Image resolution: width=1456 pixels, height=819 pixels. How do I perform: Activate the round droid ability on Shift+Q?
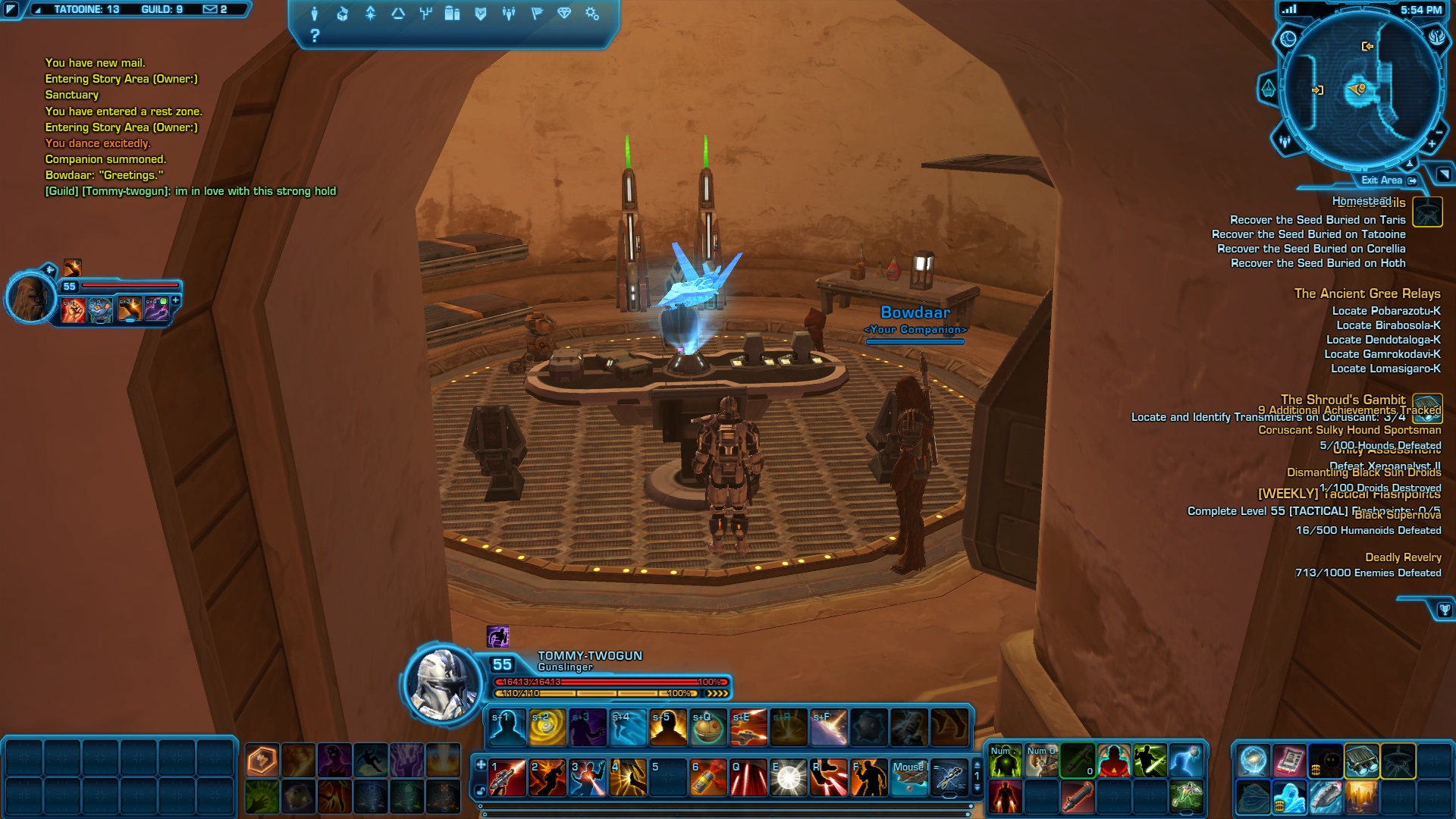tap(708, 727)
